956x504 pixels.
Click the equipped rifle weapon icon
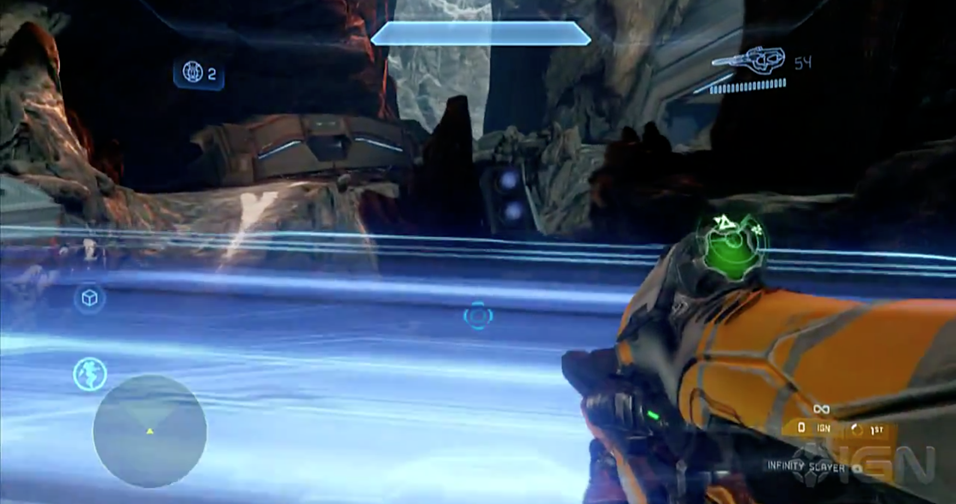pos(748,62)
